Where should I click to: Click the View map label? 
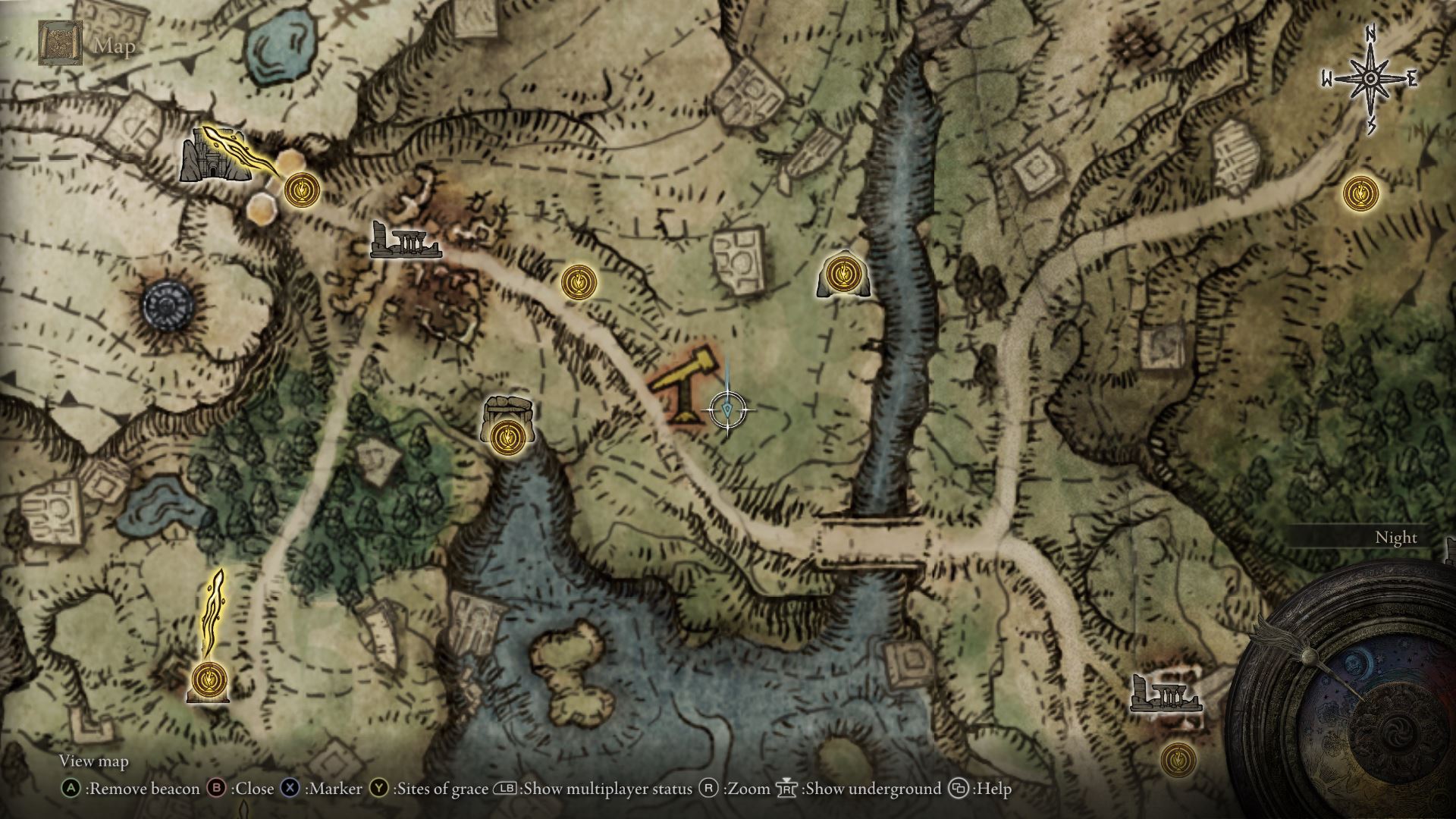(x=94, y=761)
